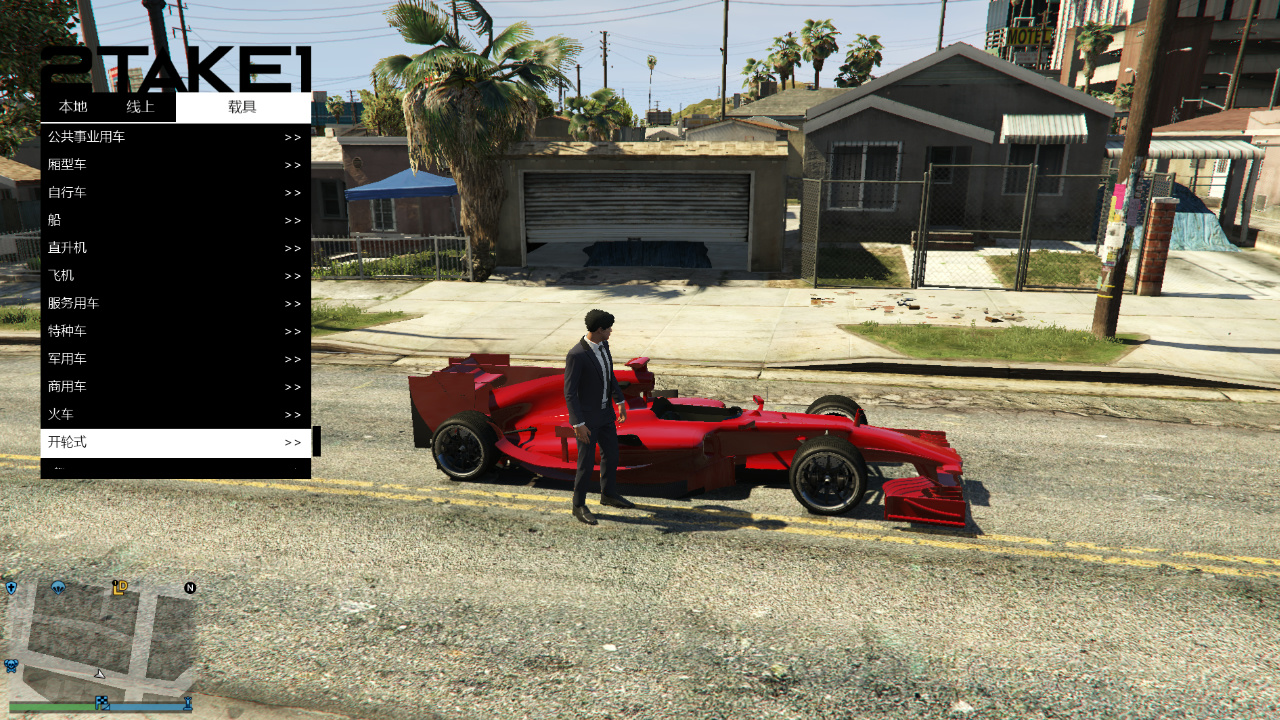Select the church cross blip on the minimap

(11, 587)
